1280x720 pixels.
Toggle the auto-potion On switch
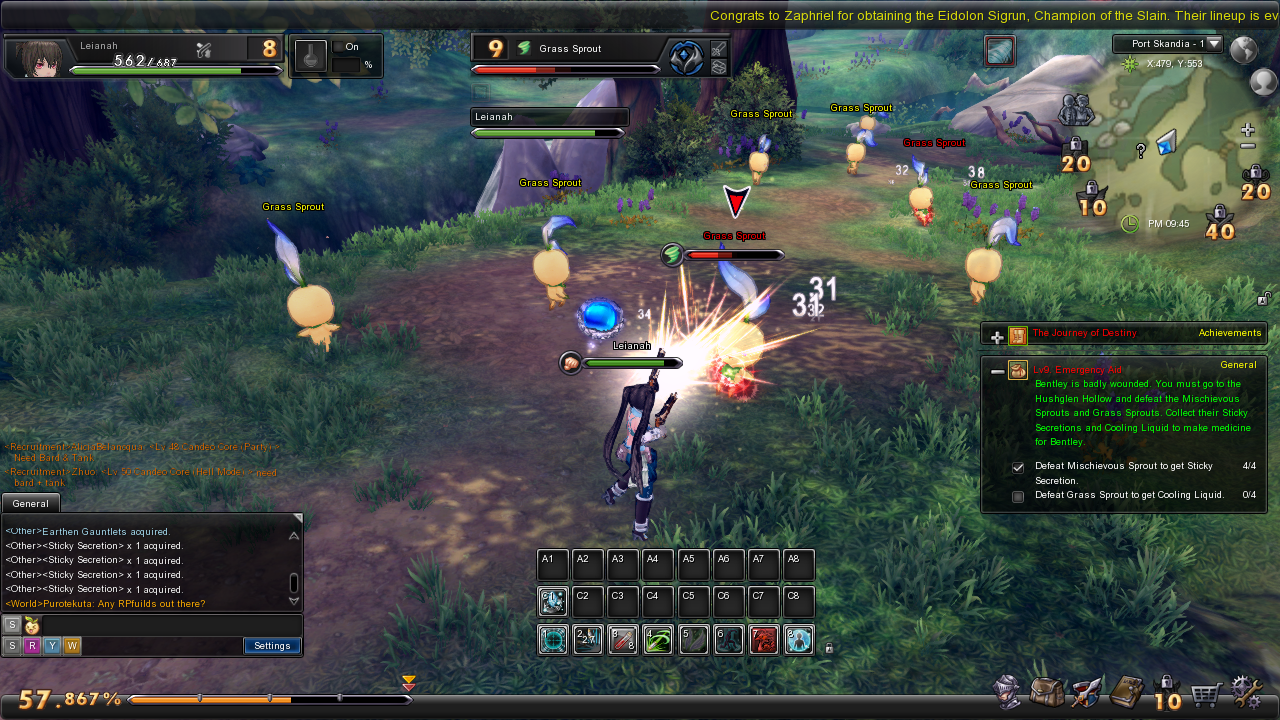click(352, 47)
